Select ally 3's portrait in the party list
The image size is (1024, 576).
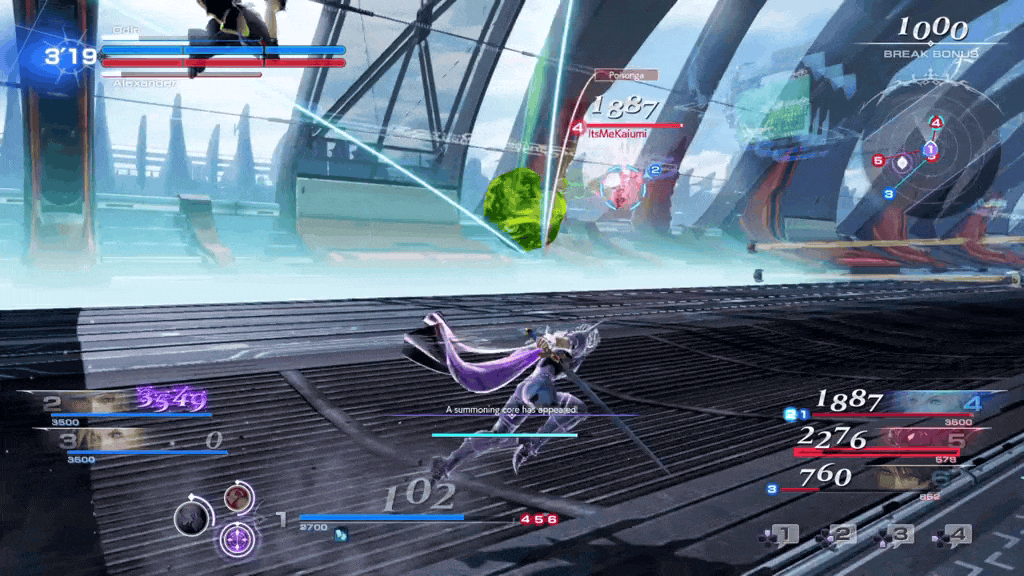[100, 440]
